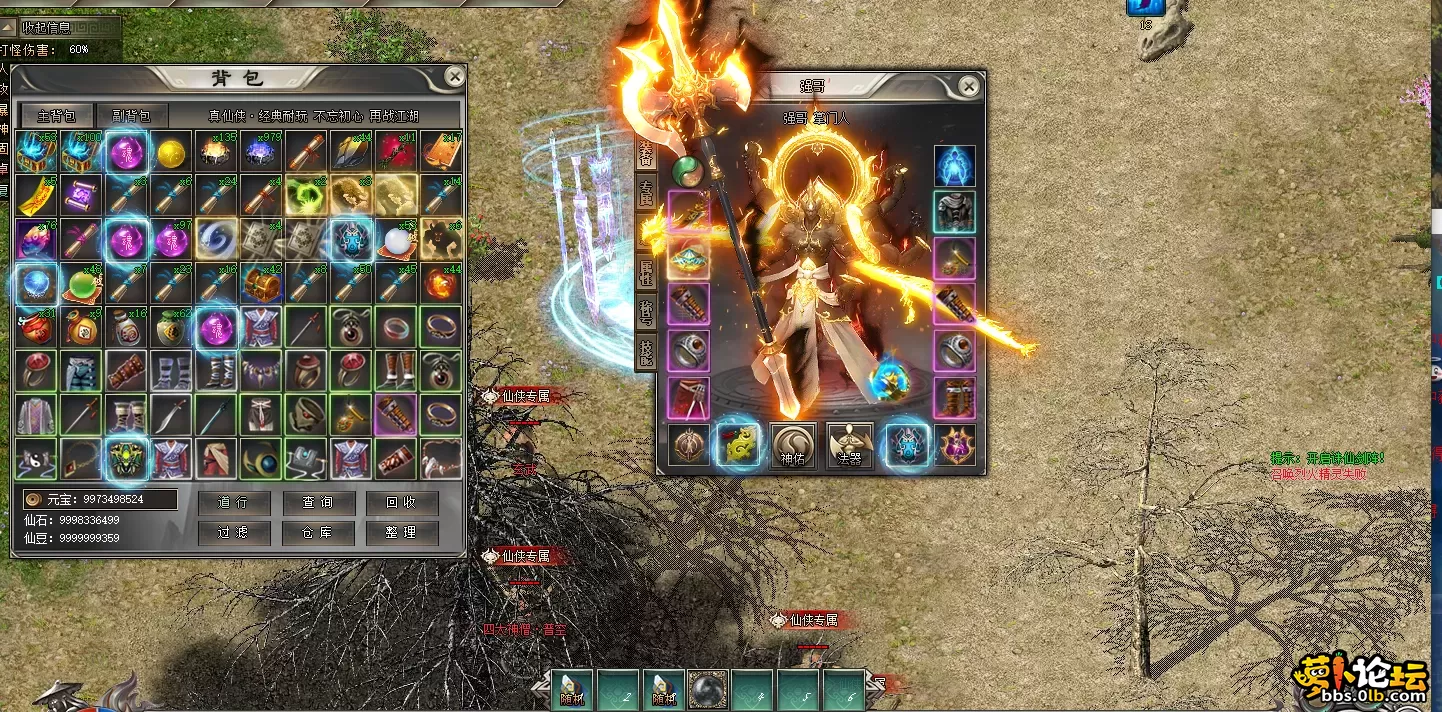The height and width of the screenshot is (712, 1442).
Task: Switch to the 技能 skills side tab
Action: (646, 351)
